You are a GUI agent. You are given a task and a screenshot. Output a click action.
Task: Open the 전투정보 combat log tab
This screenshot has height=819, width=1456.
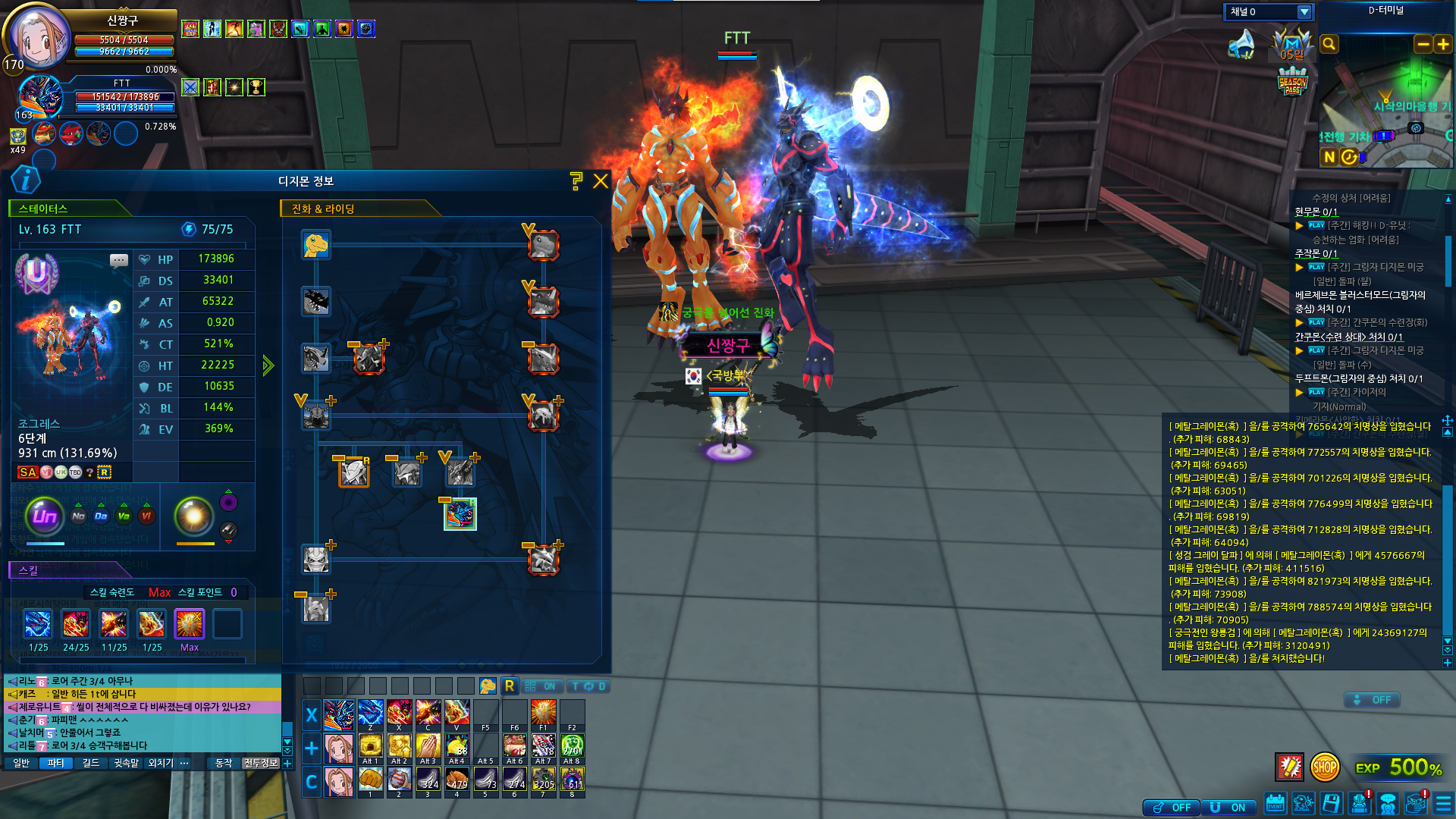[x=261, y=763]
